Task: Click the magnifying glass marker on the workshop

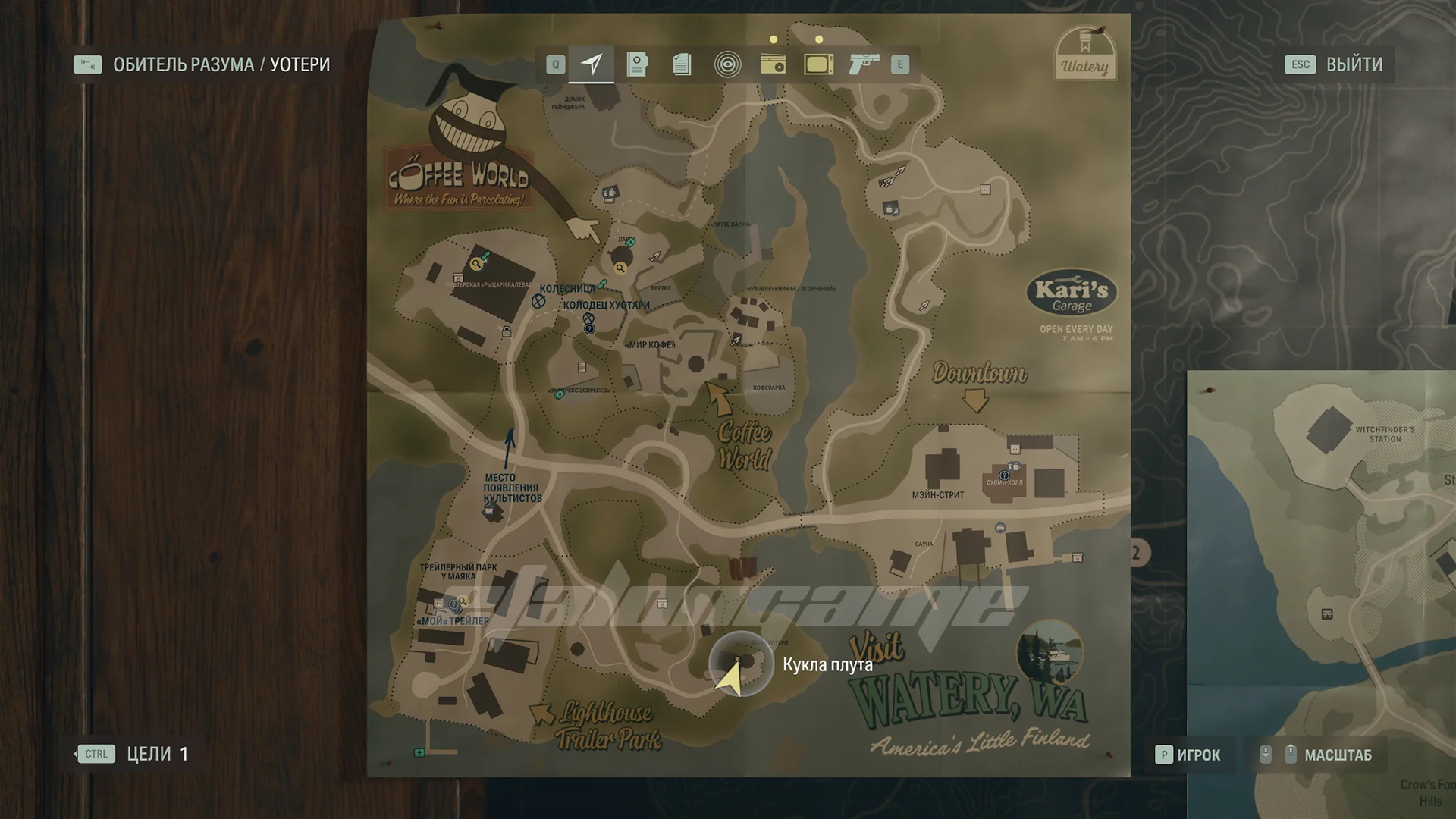Action: 476,264
